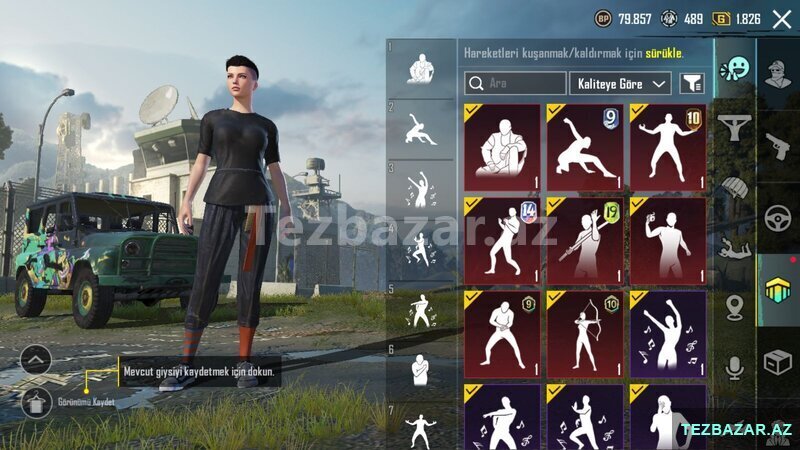Switch to the emotes smiley tab

(x=735, y=69)
